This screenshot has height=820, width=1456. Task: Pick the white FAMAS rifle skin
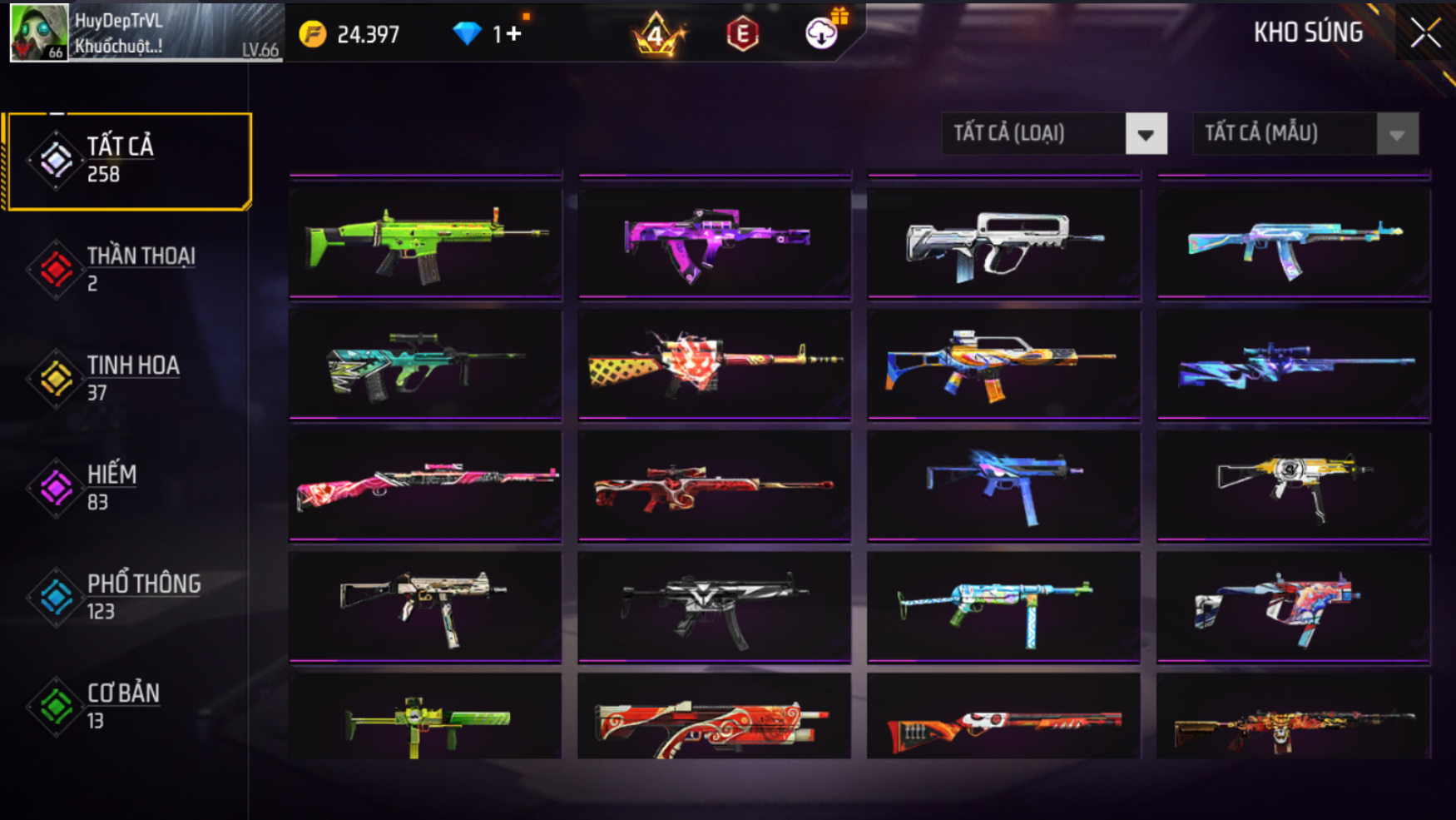tap(1003, 242)
